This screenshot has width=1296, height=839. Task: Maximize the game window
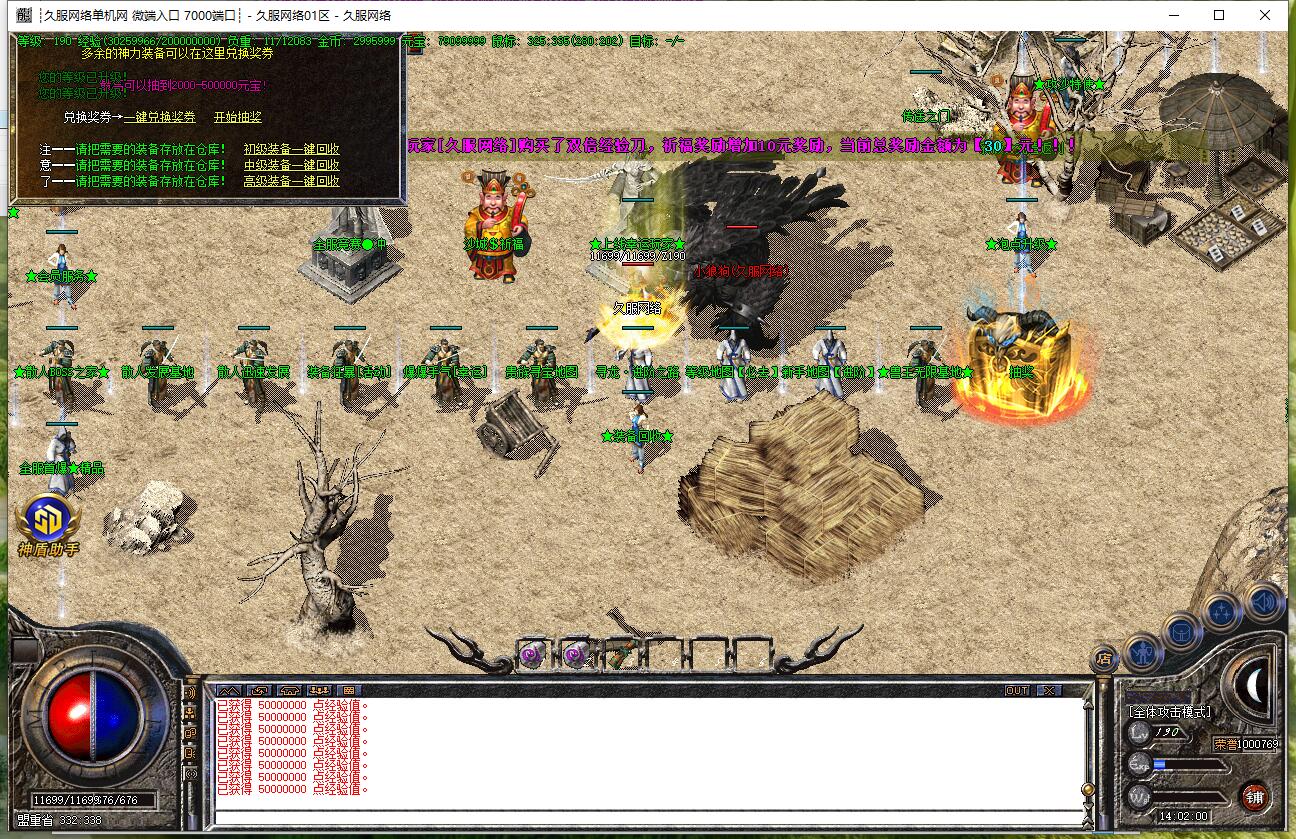(1219, 15)
